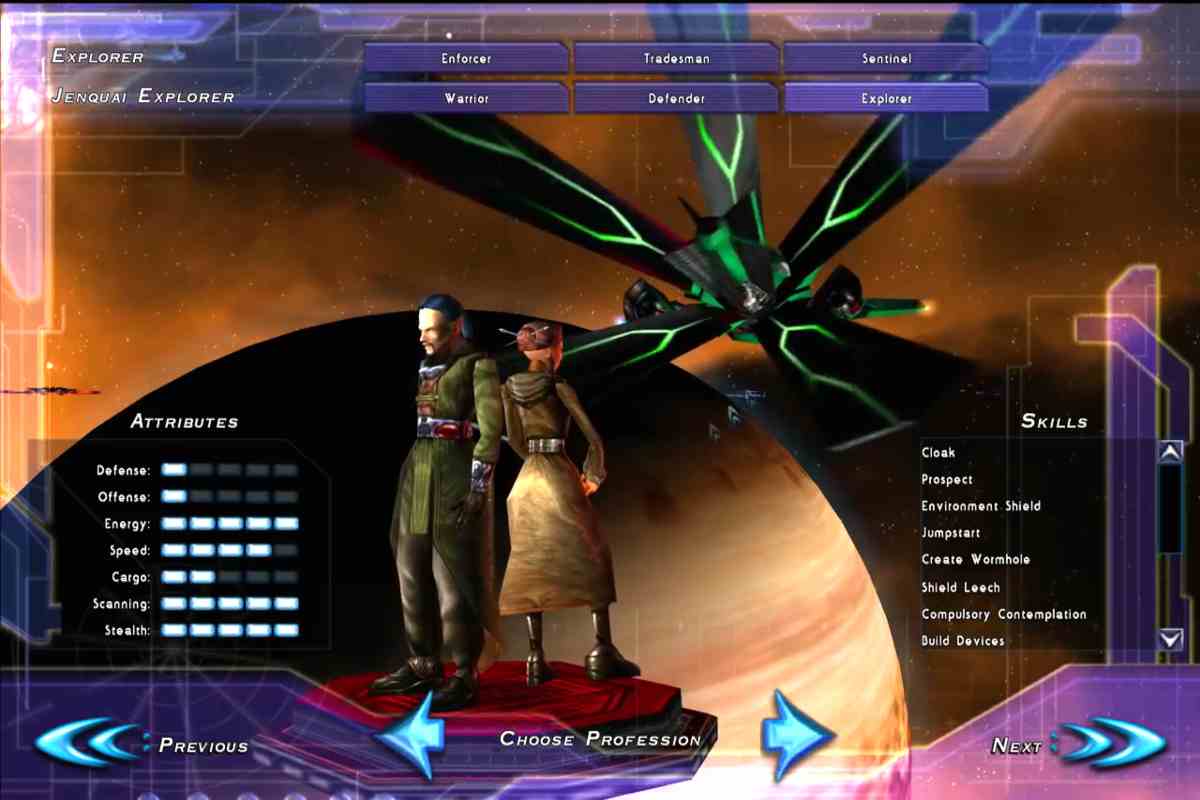
Task: Select the Build Devices skill
Action: pyautogui.click(x=963, y=641)
